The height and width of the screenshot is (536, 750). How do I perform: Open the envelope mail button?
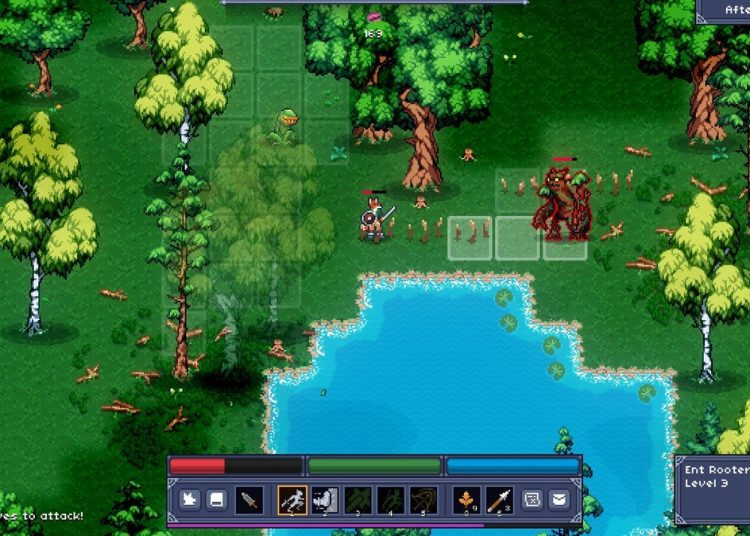click(x=560, y=499)
